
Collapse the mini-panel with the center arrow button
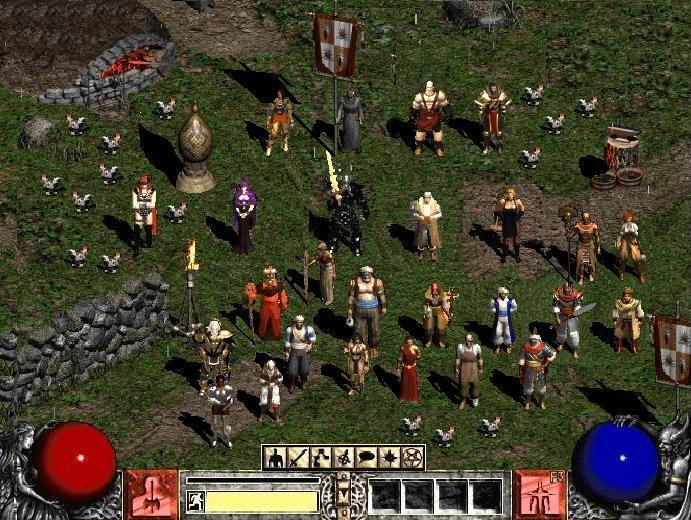[344, 491]
